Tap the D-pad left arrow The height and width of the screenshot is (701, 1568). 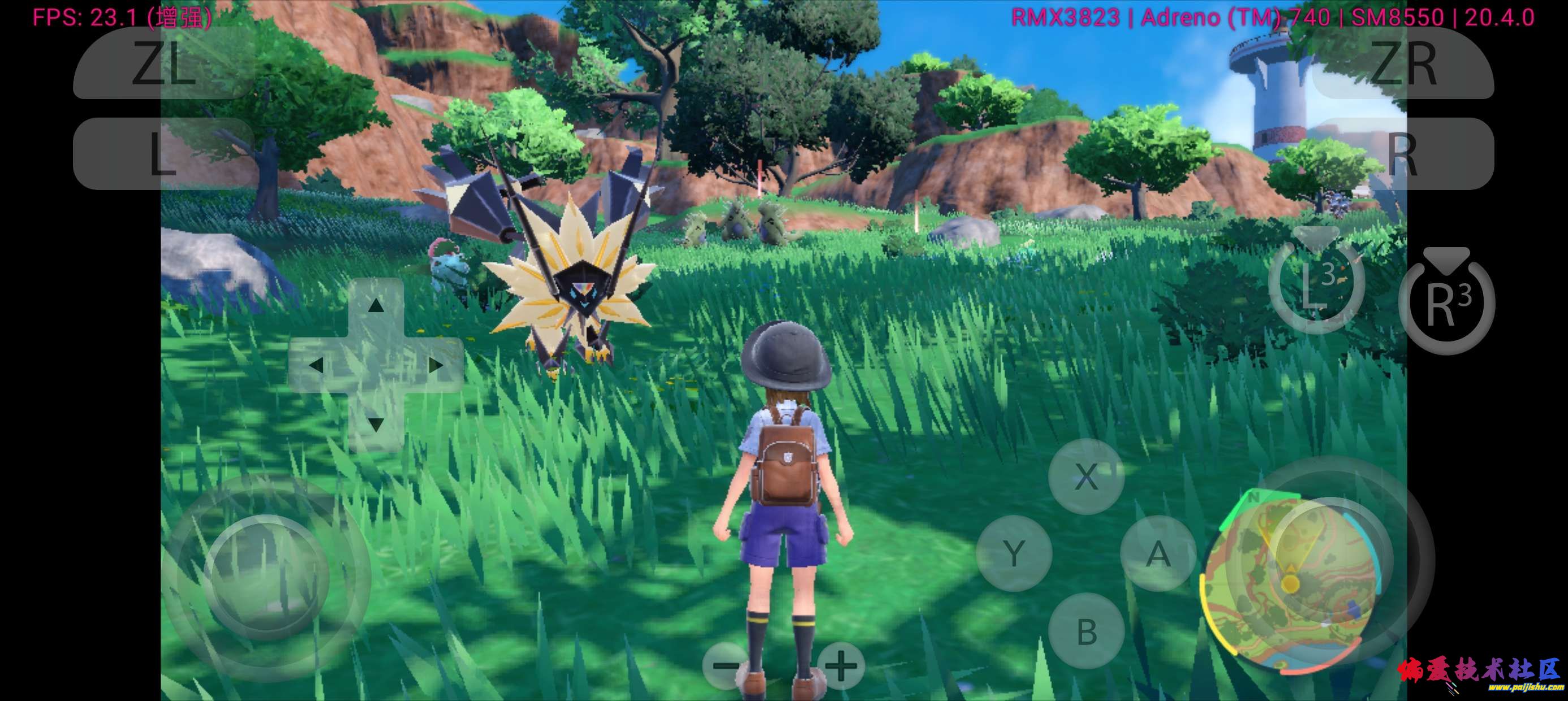tap(316, 365)
